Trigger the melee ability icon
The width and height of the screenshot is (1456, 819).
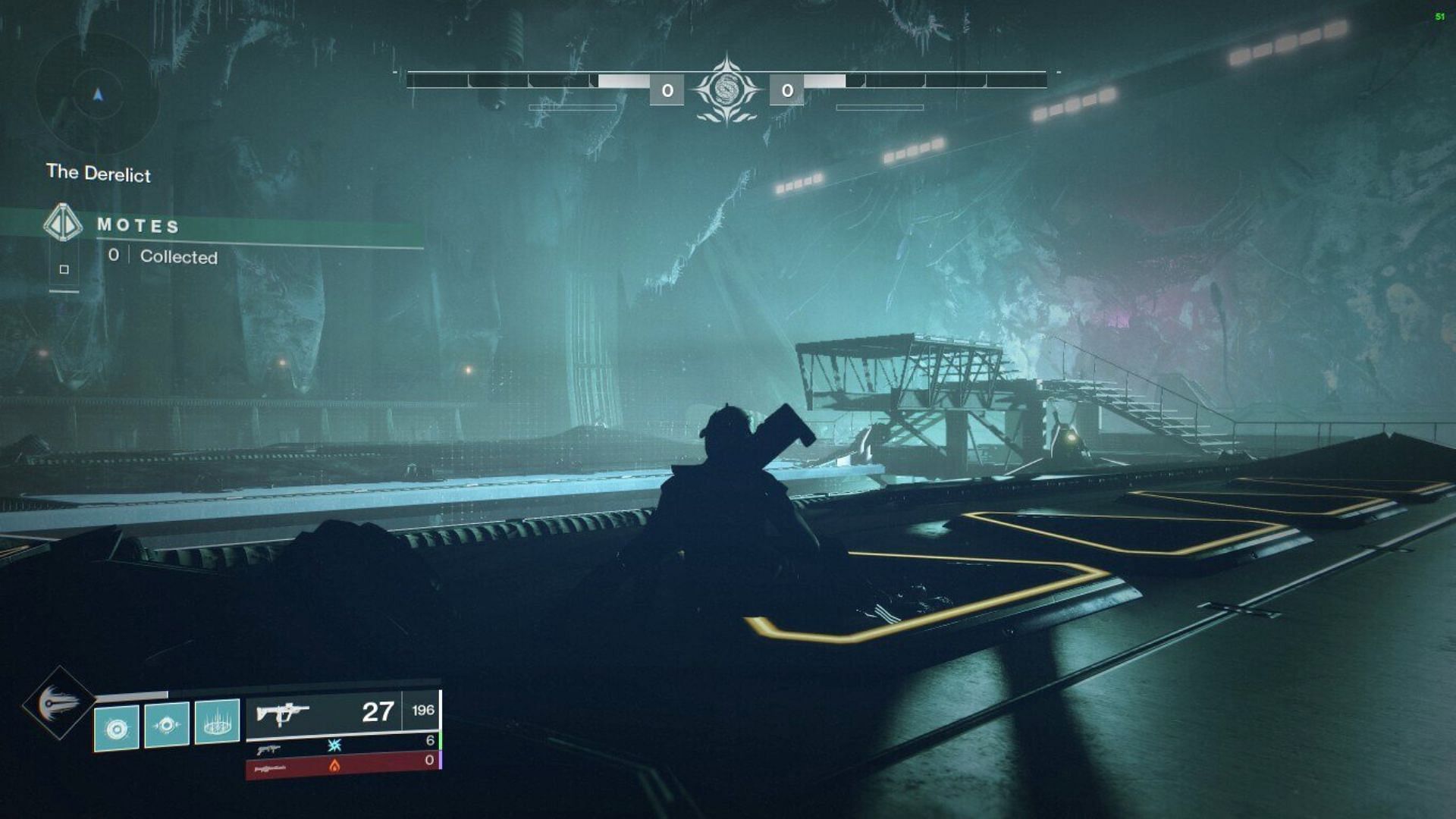tap(167, 725)
